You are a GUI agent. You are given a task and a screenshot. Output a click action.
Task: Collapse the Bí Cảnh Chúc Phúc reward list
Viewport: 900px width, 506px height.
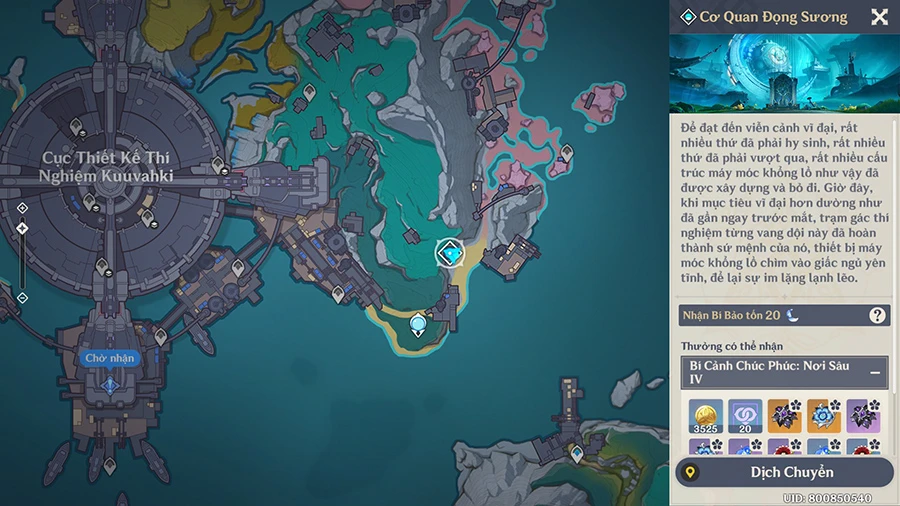[x=875, y=372]
